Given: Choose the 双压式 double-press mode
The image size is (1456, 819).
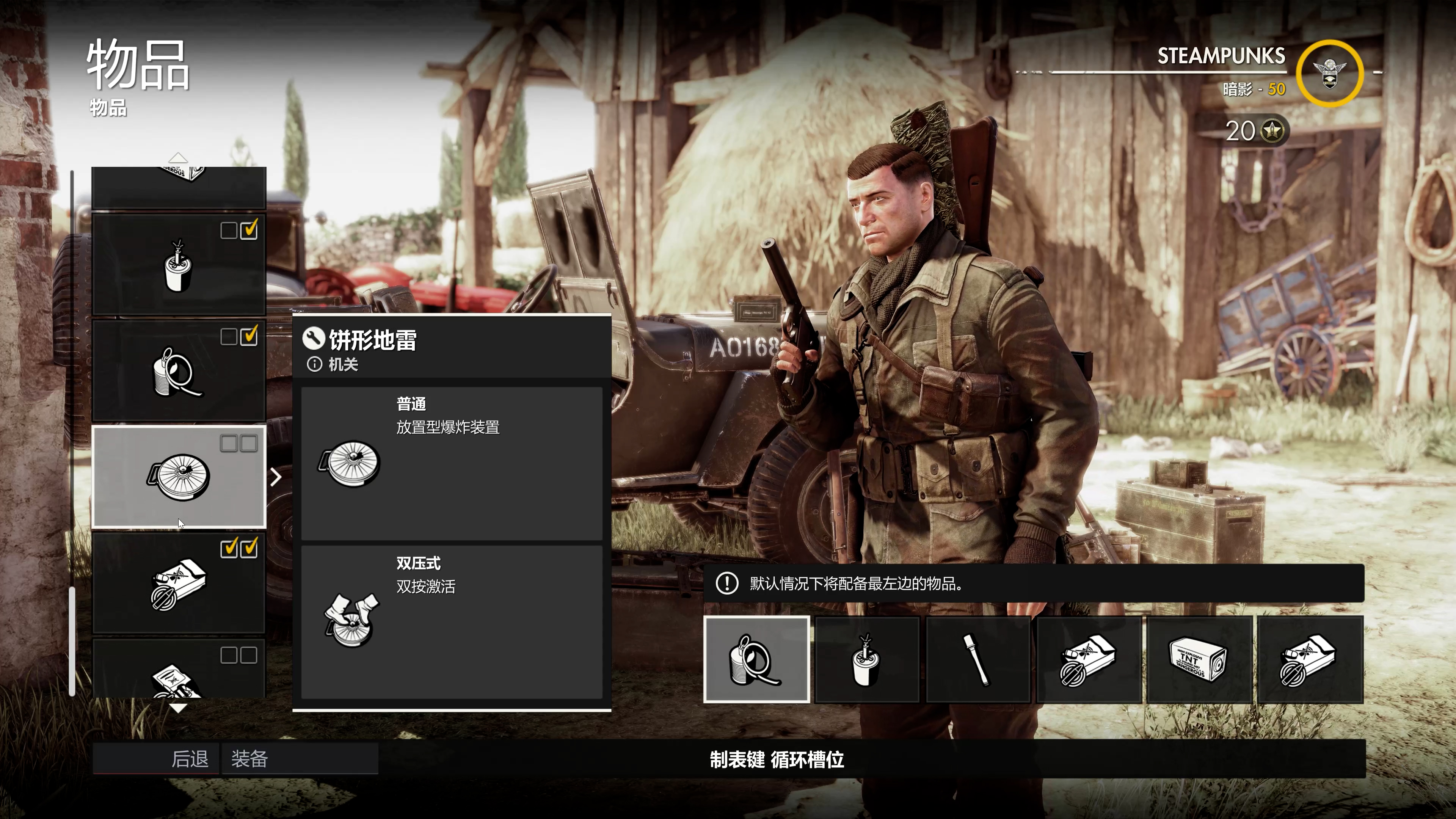Looking at the screenshot, I should coord(451,622).
